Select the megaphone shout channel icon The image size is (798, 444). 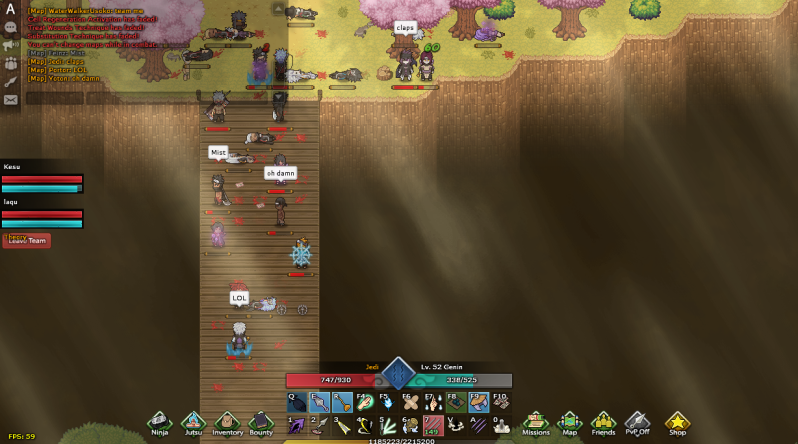tap(10, 45)
